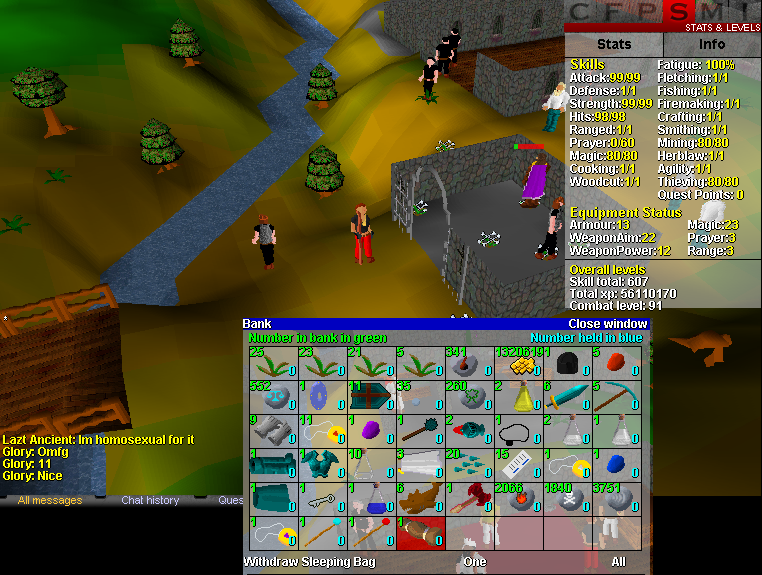Select the highlighted sleeping bag slot
The height and width of the screenshot is (575, 762).
(419, 533)
